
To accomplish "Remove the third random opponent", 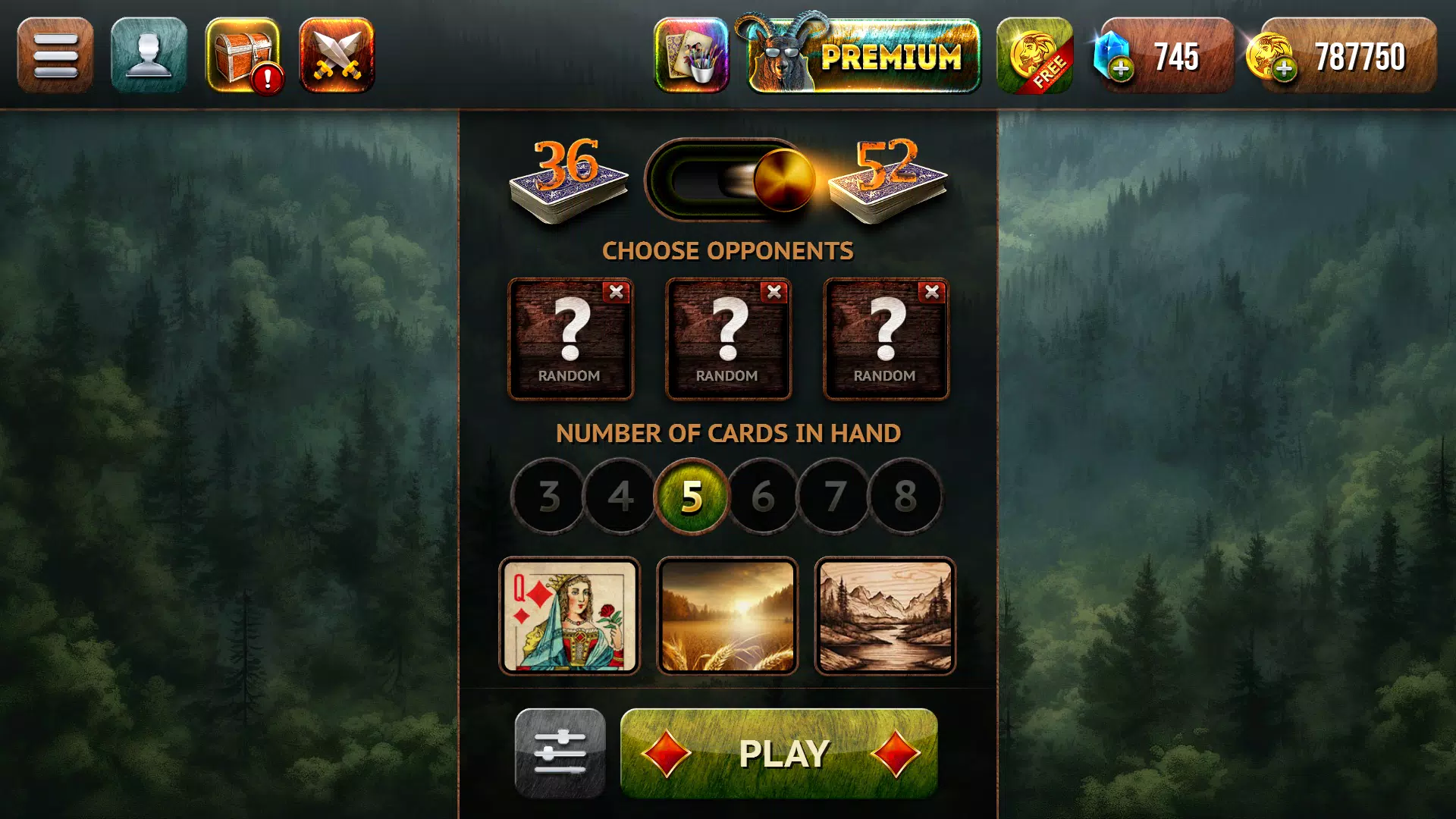I will (x=931, y=290).
